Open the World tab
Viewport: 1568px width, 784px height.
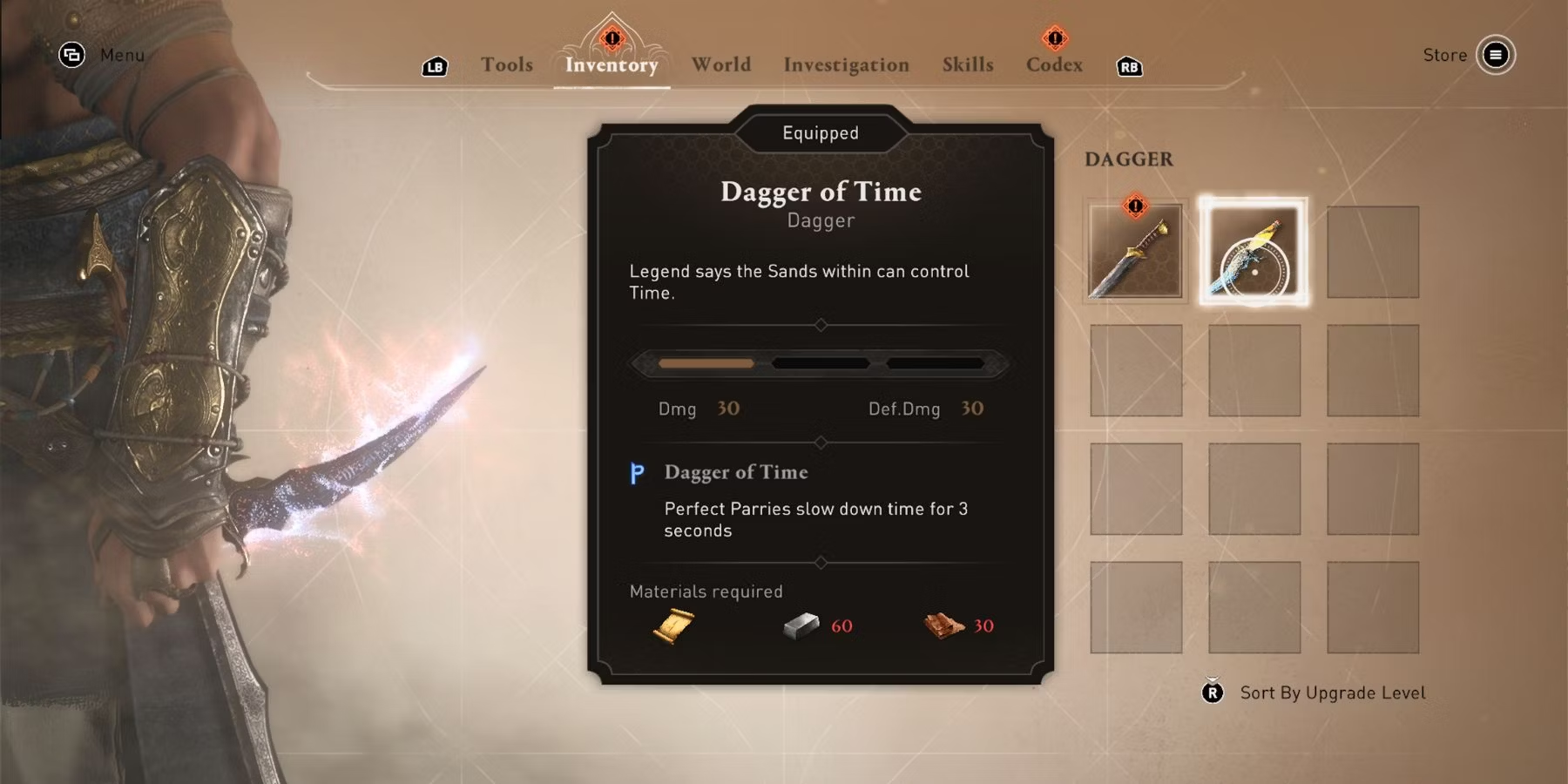[x=720, y=64]
